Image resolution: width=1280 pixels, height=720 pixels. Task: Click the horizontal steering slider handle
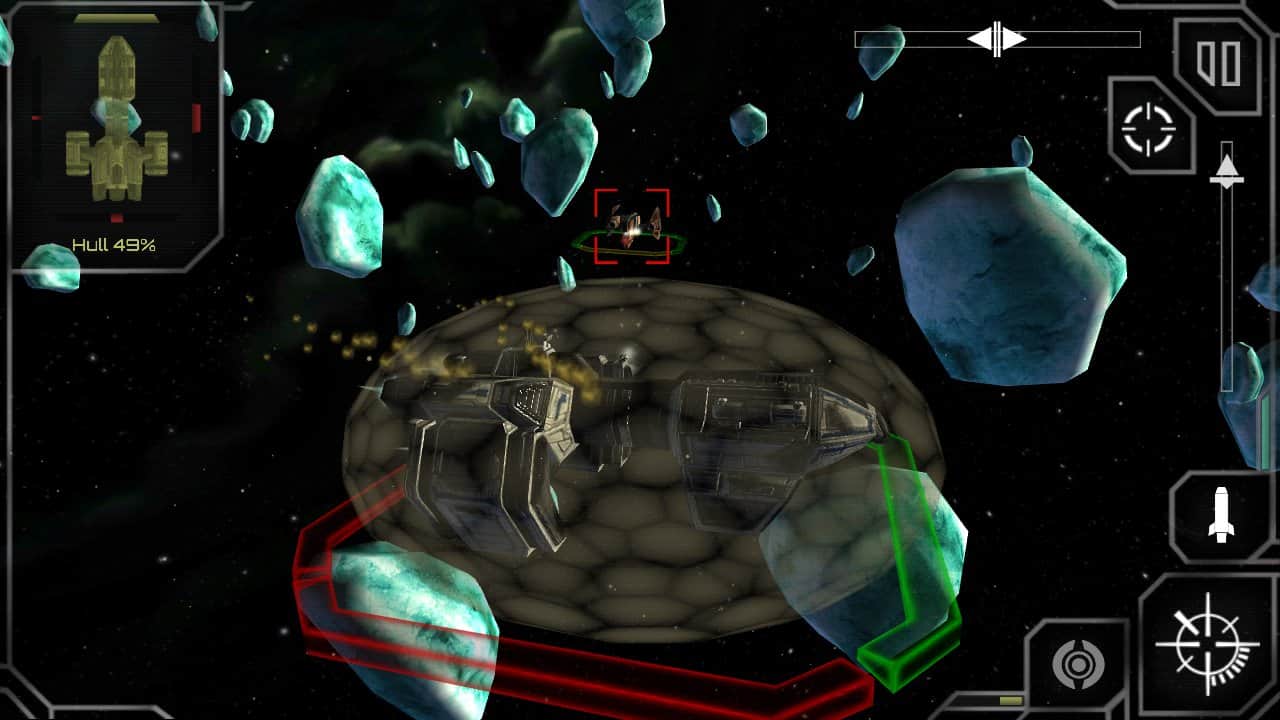(997, 40)
